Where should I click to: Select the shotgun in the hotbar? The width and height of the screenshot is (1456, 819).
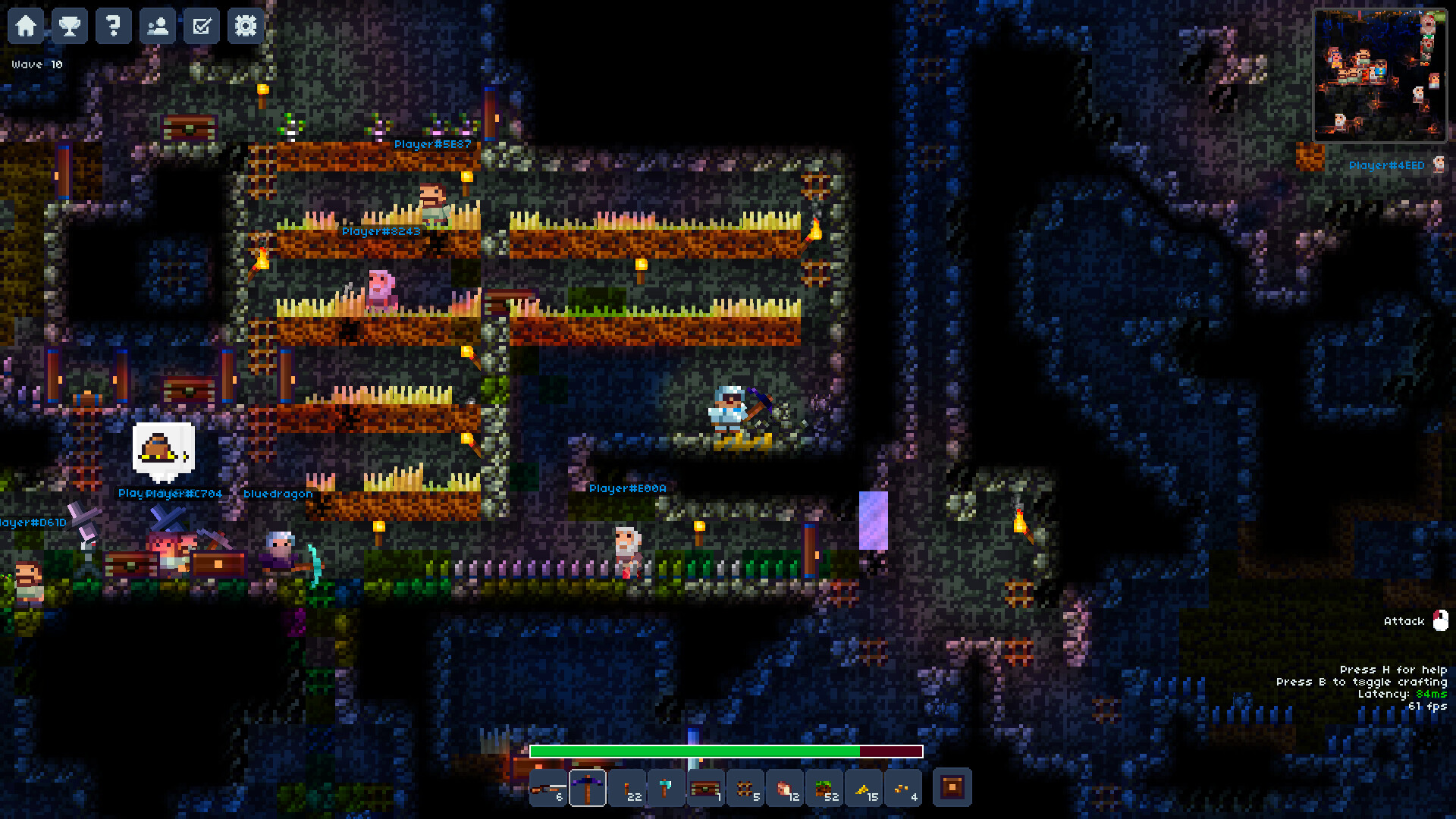pyautogui.click(x=548, y=788)
